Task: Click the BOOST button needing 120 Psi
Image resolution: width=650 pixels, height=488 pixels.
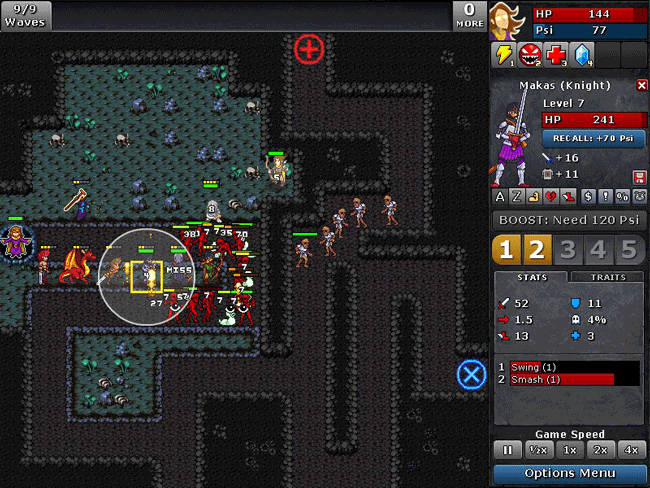Action: coord(570,220)
